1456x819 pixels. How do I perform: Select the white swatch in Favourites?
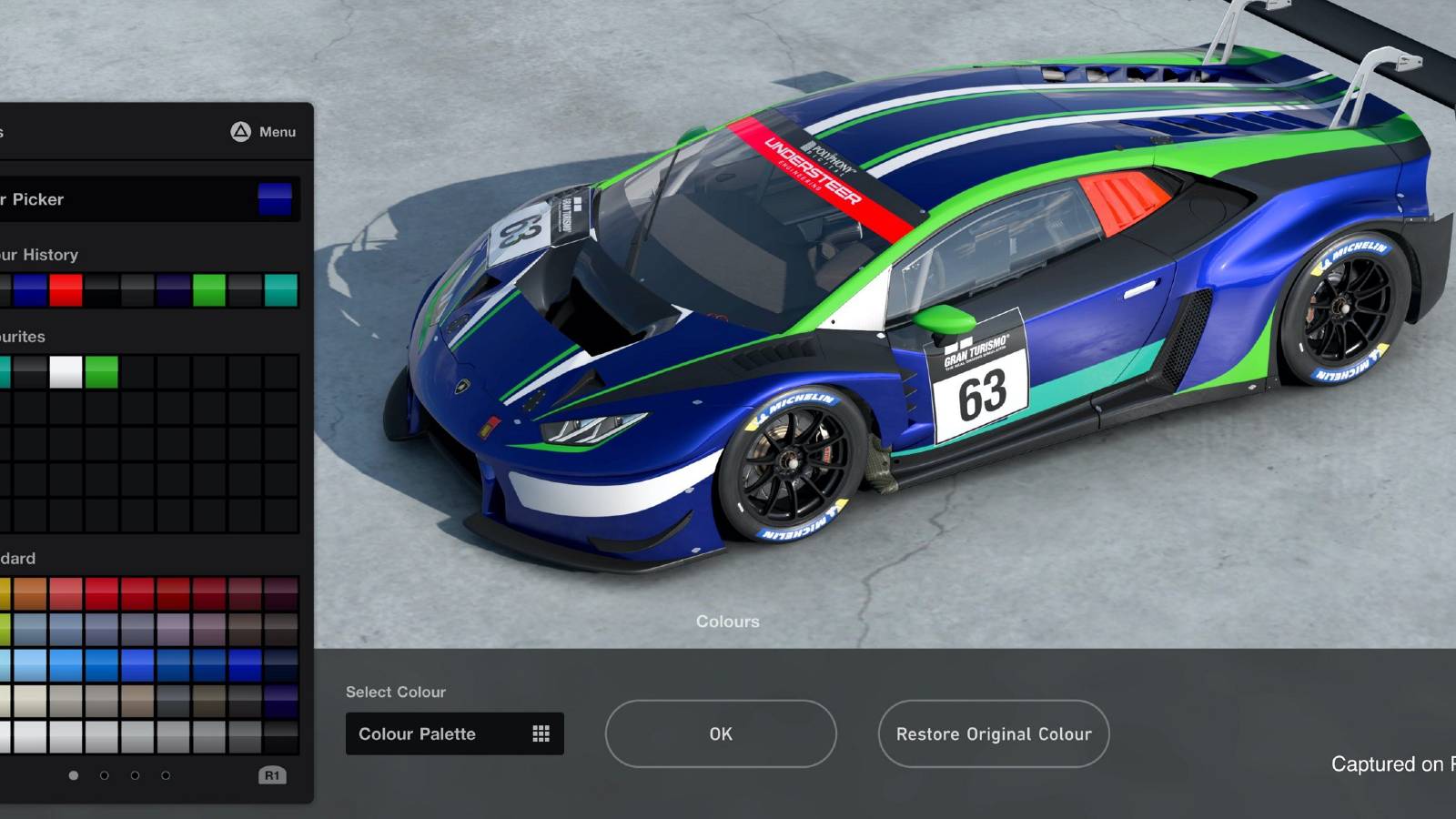point(66,370)
